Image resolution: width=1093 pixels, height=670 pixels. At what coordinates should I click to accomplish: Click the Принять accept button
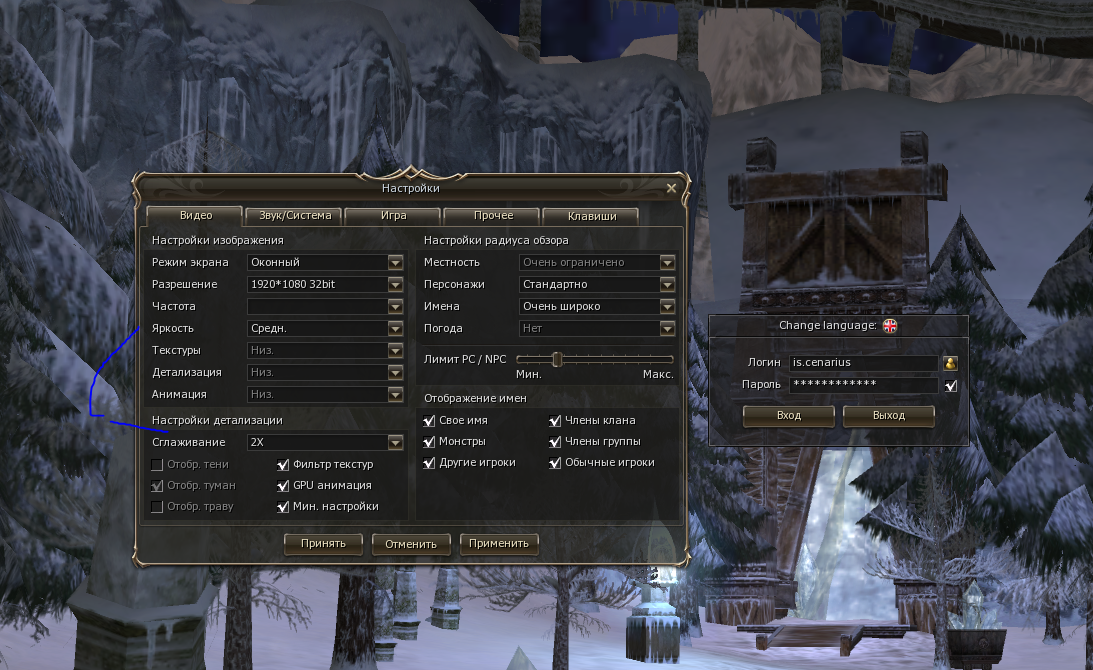[x=322, y=544]
